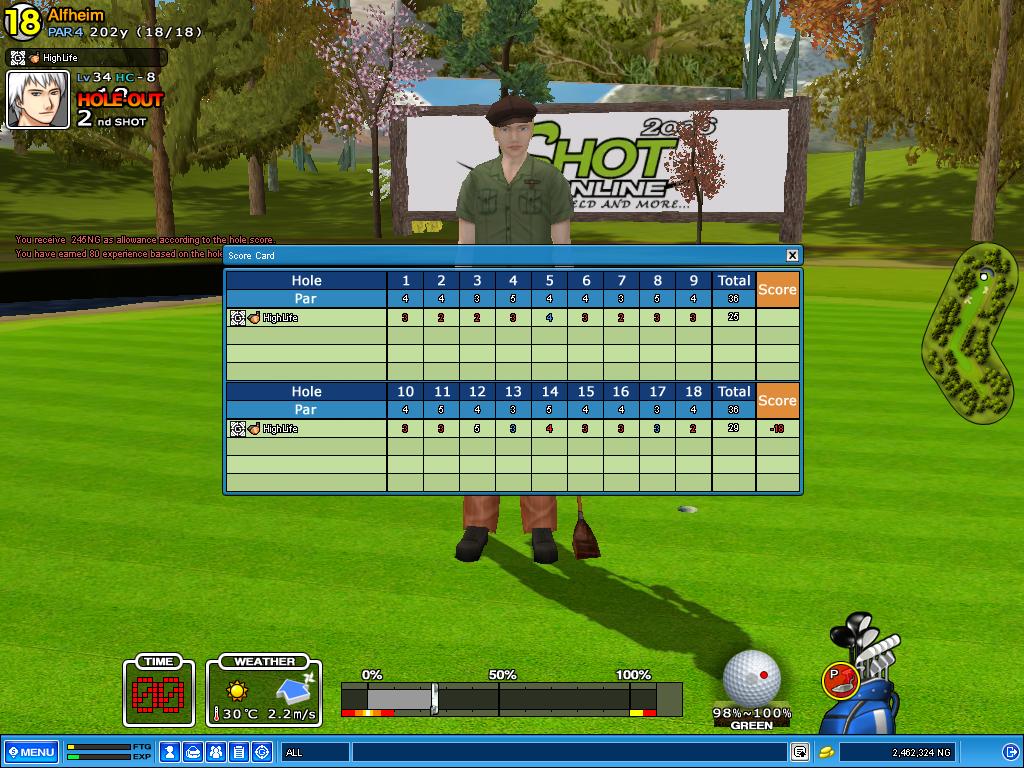Open the main MENU button
1024x768 pixels.
30,752
